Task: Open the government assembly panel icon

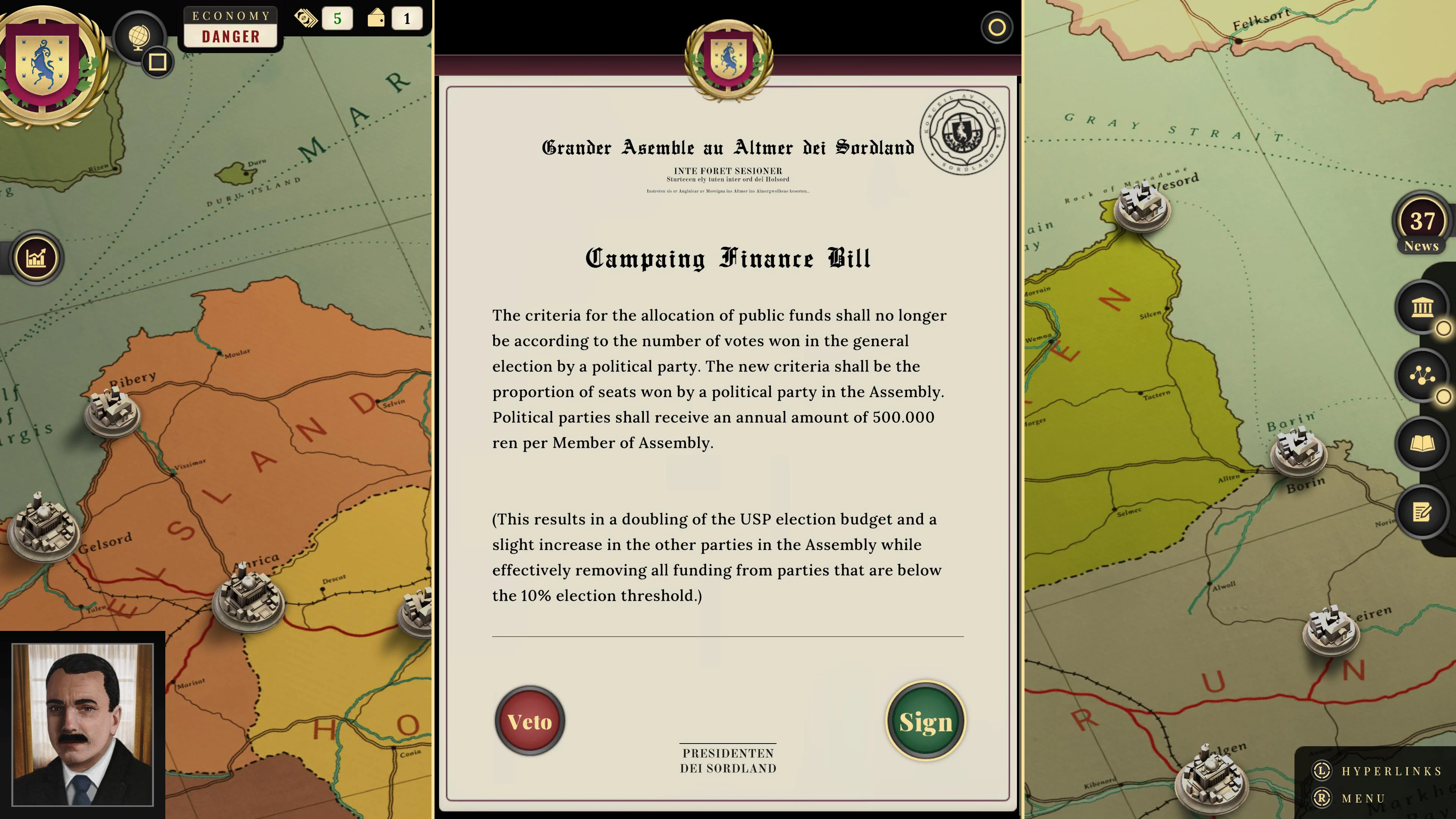Action: coord(1422,308)
